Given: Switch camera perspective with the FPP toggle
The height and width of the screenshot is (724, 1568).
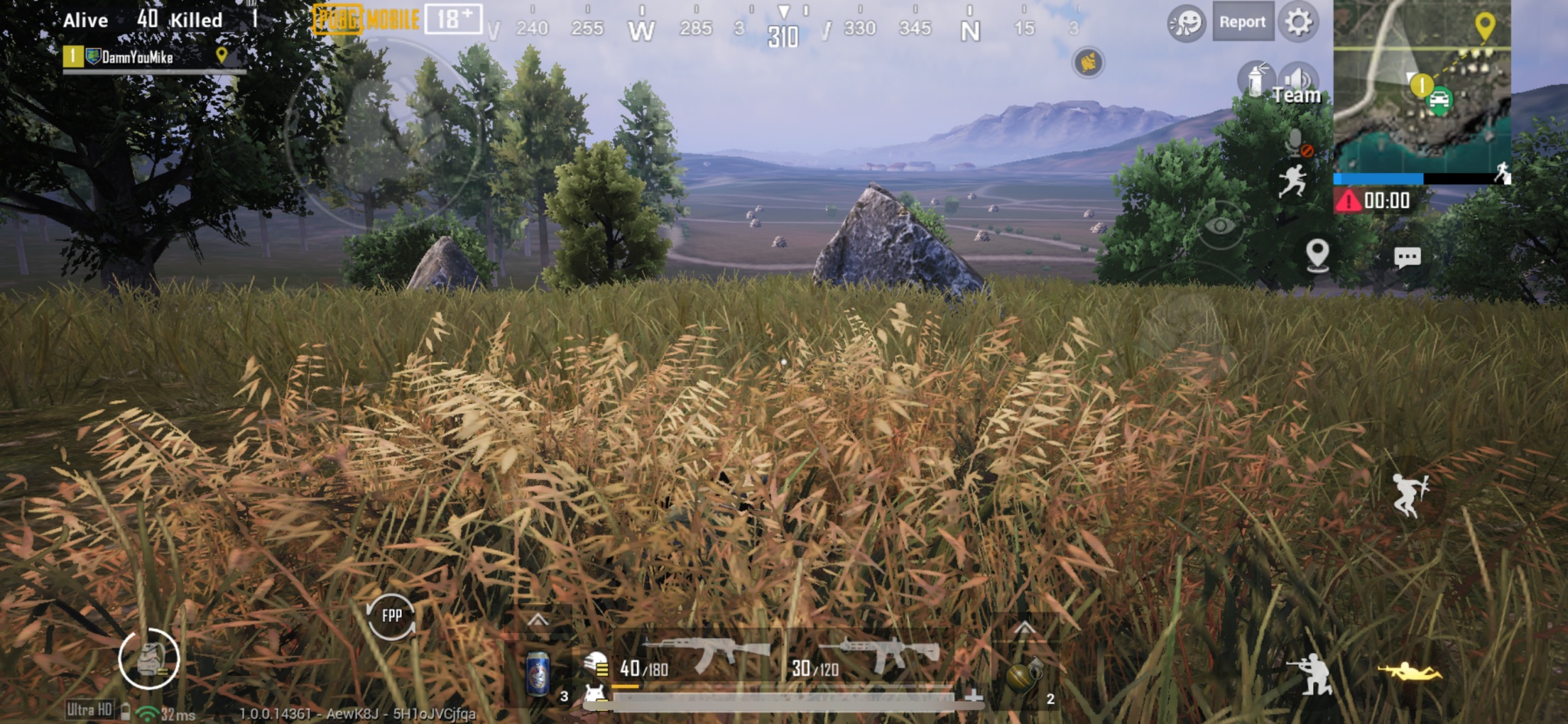Looking at the screenshot, I should click(391, 617).
